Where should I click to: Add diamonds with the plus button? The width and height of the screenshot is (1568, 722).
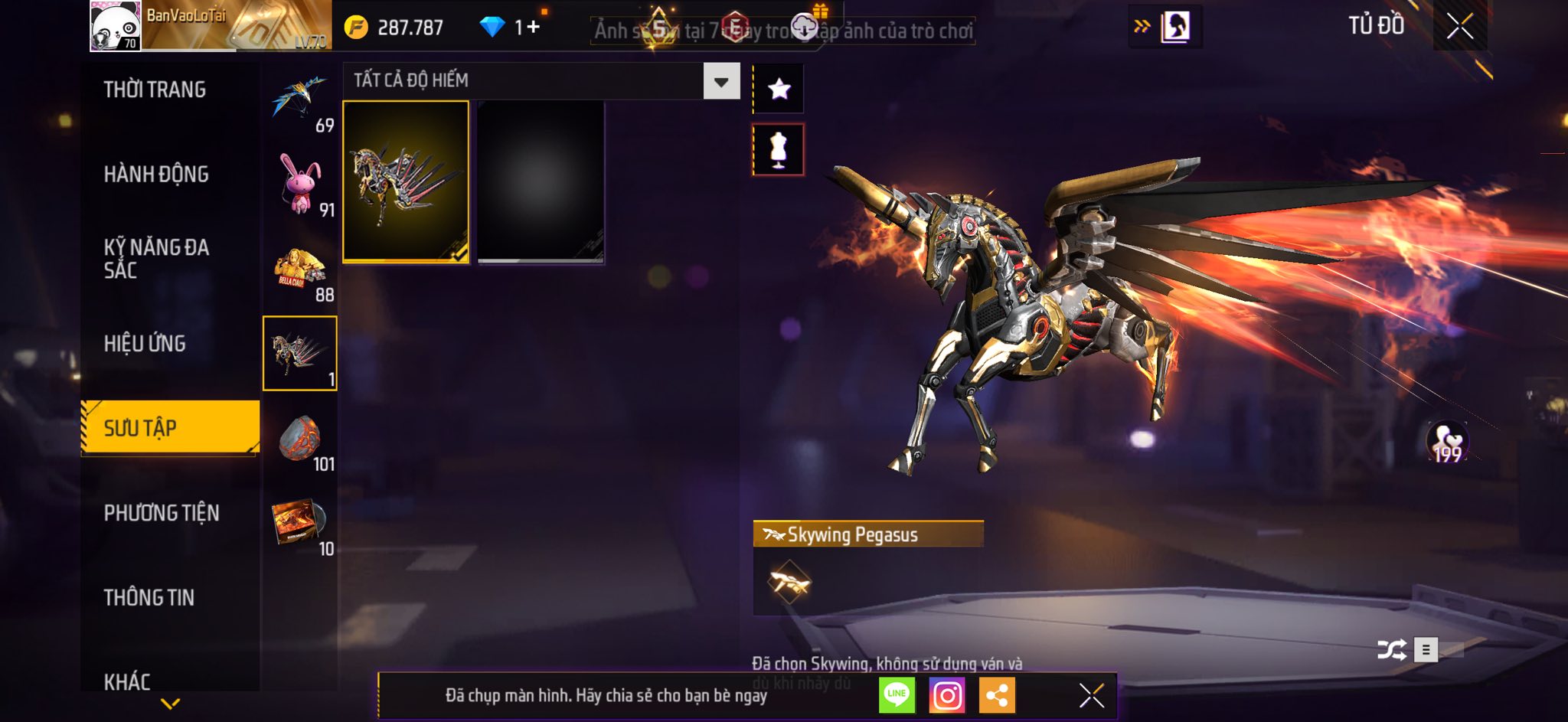point(533,28)
